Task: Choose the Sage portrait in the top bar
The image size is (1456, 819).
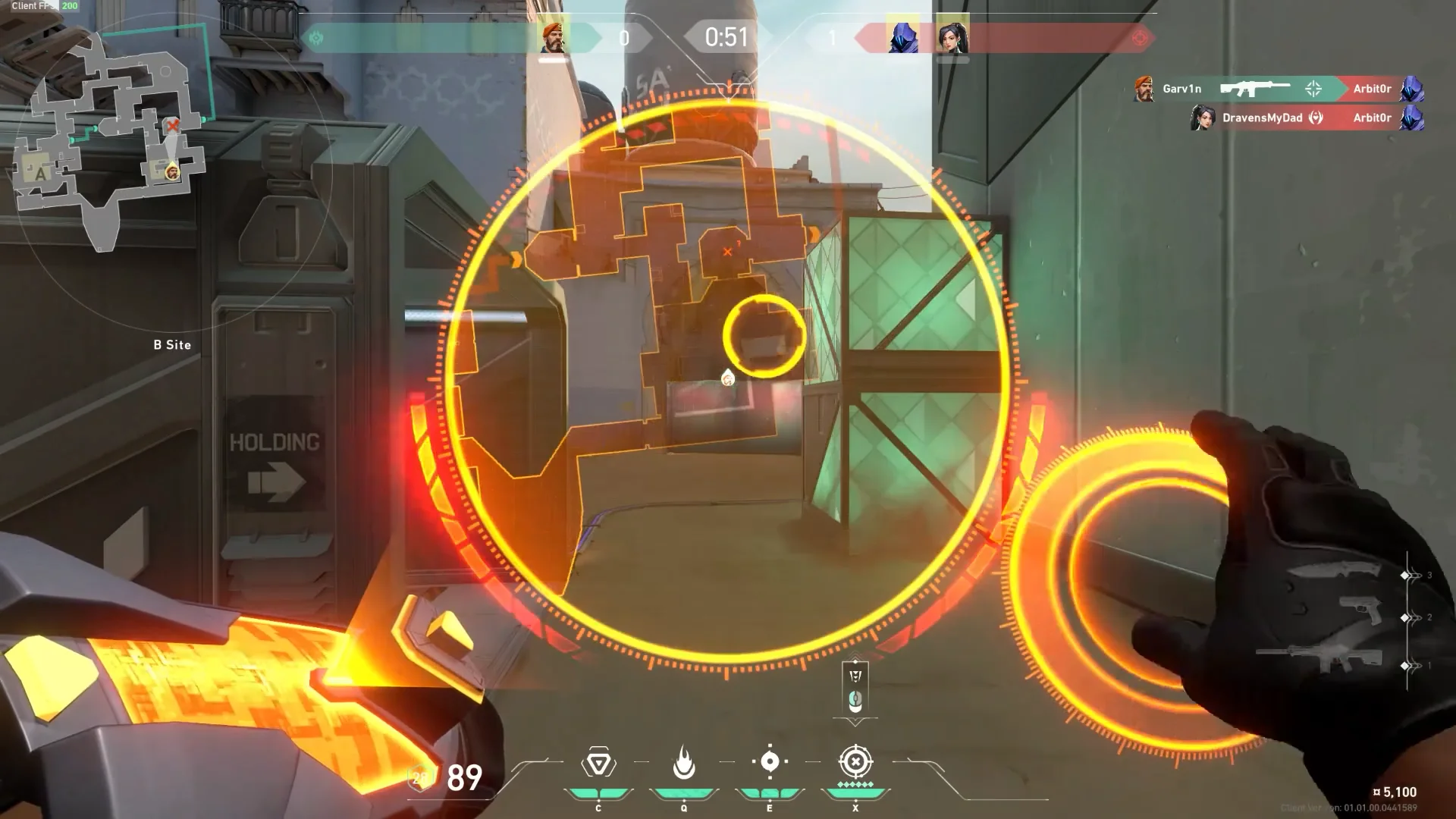Action: tap(952, 36)
